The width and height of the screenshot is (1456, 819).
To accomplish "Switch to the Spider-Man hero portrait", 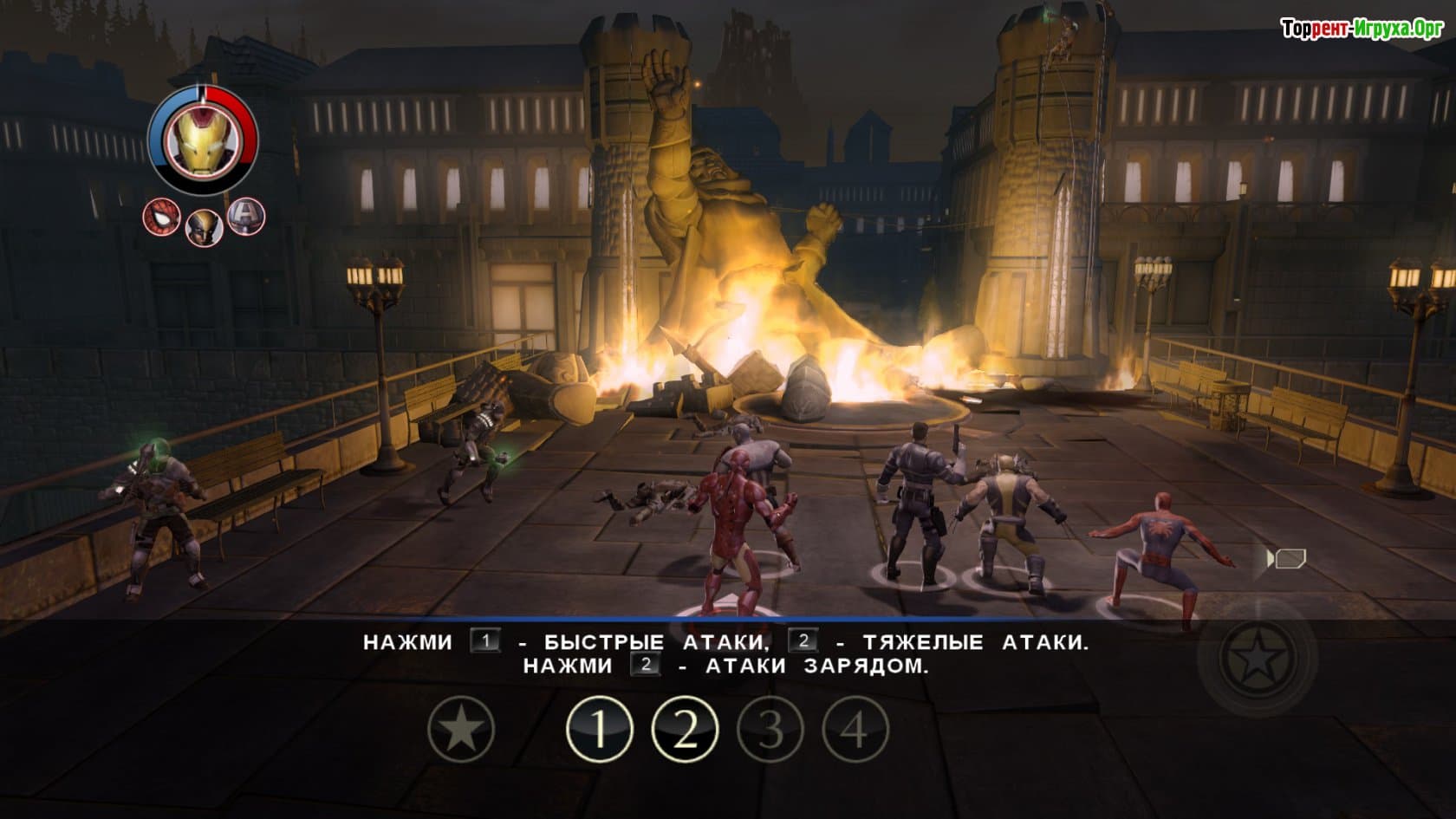I will coord(161,217).
